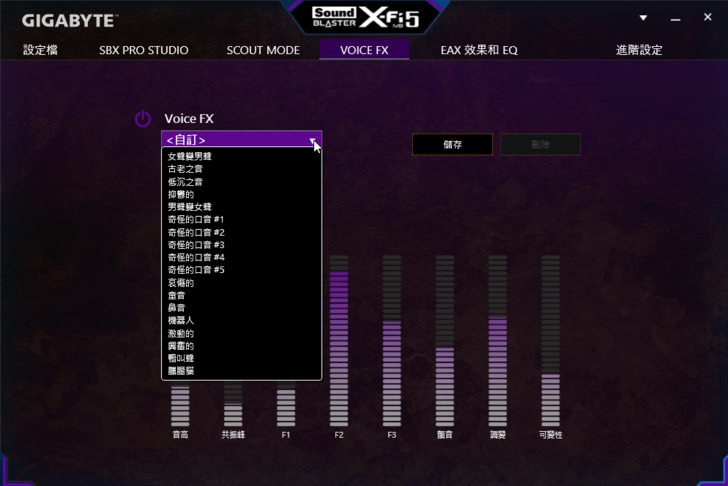Screen dimensions: 728x486
Task: Go to the 進階設定 tab
Action: (639, 50)
